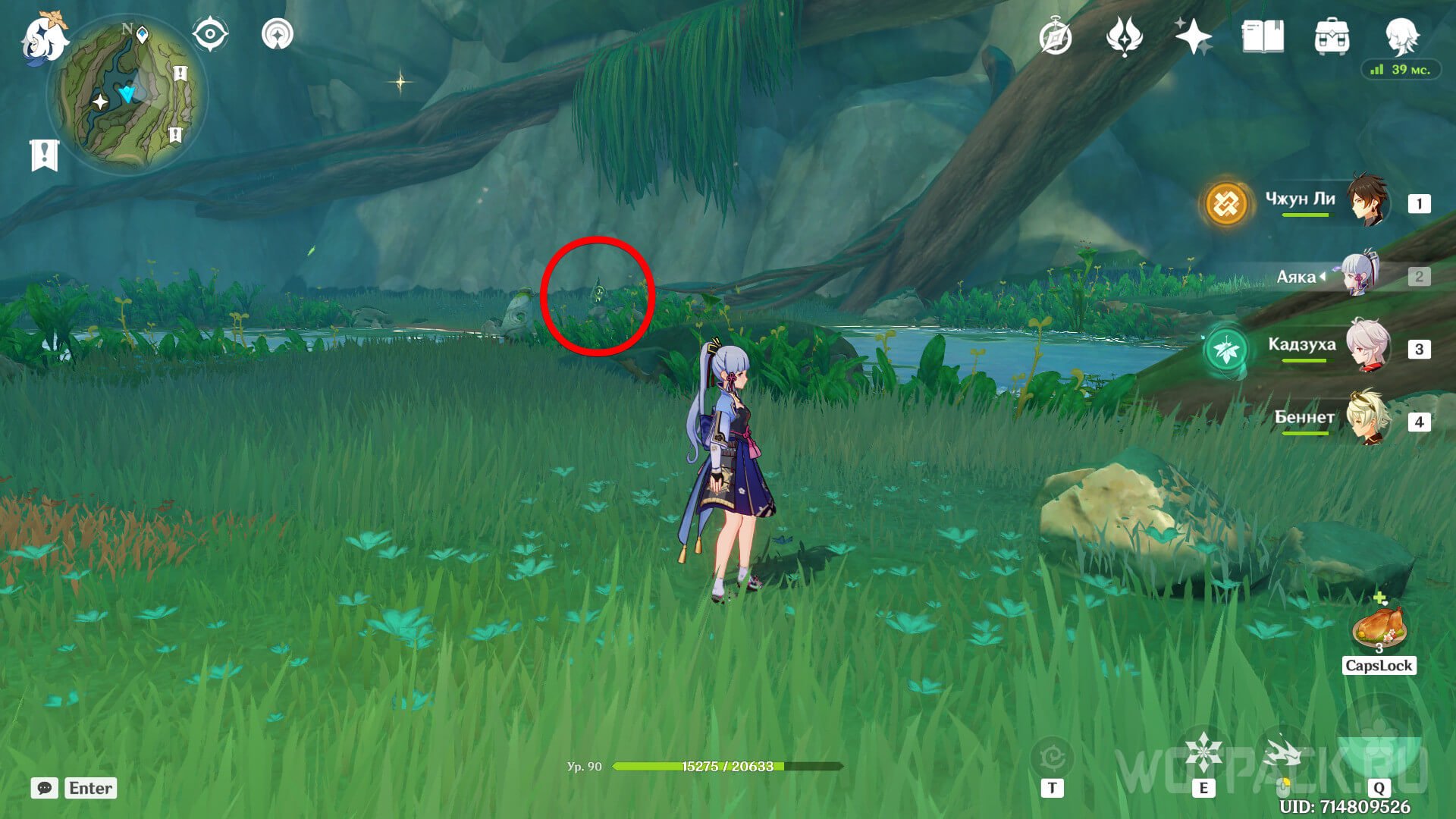Open the quest navigation icon beside minimap

[x=277, y=34]
